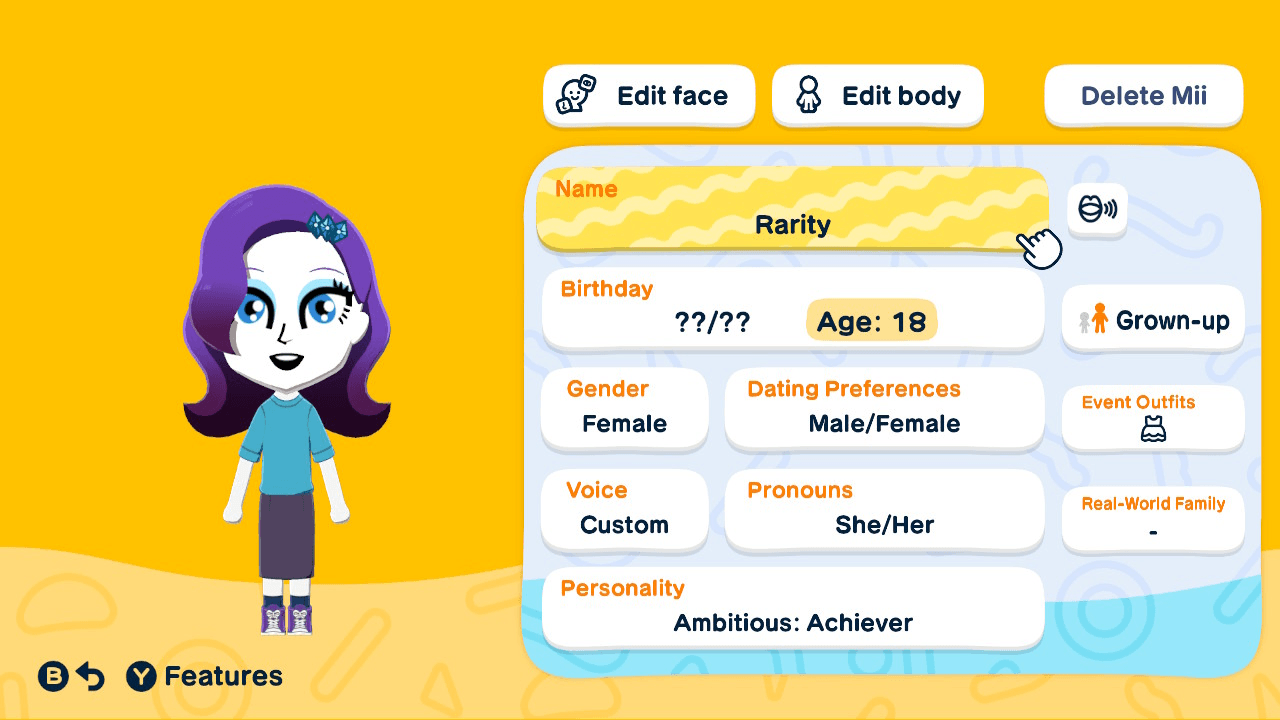Play the Mii's voice preview

[1097, 210]
